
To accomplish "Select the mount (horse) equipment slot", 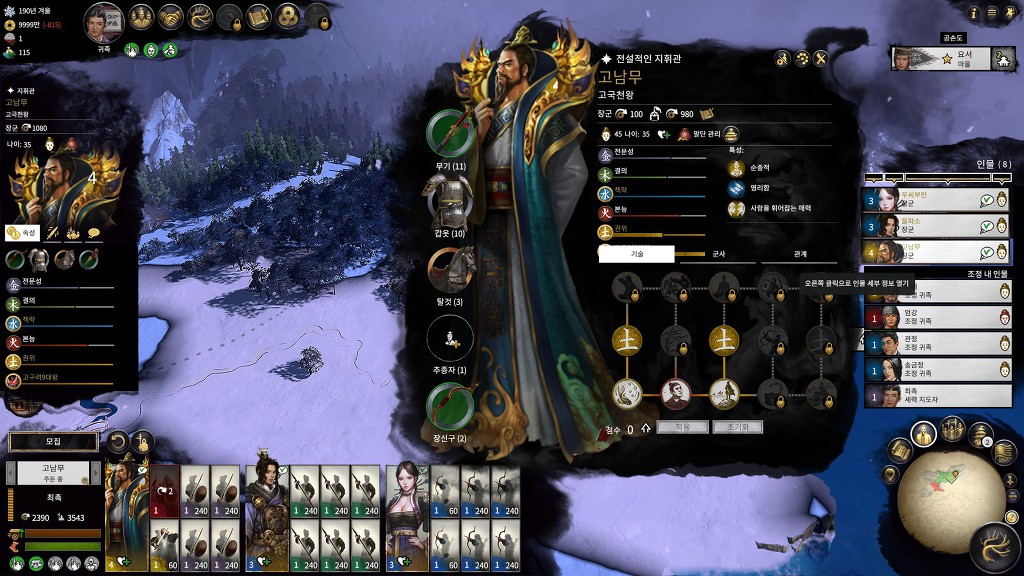I will coord(451,270).
